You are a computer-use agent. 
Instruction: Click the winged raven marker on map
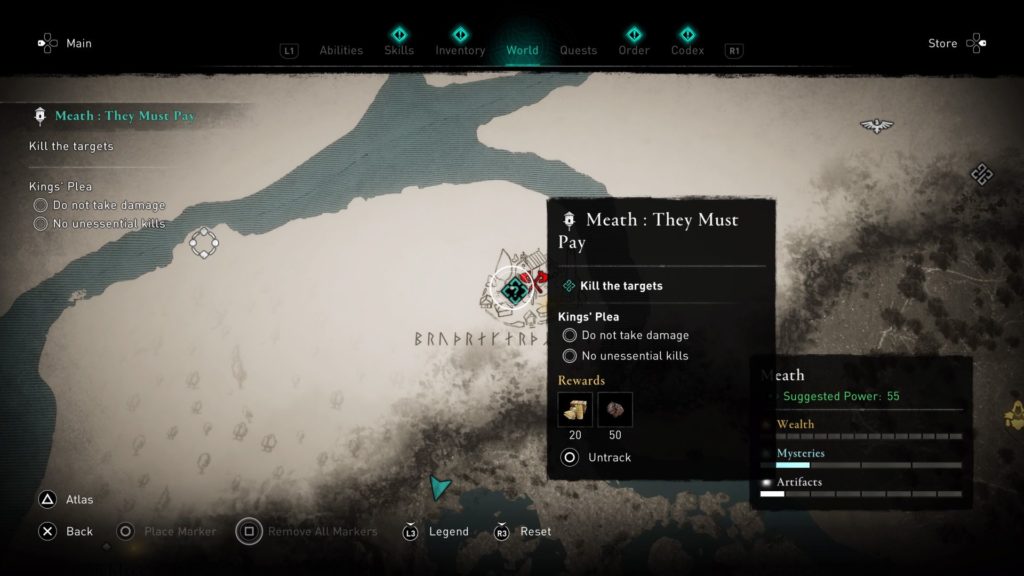pos(876,125)
